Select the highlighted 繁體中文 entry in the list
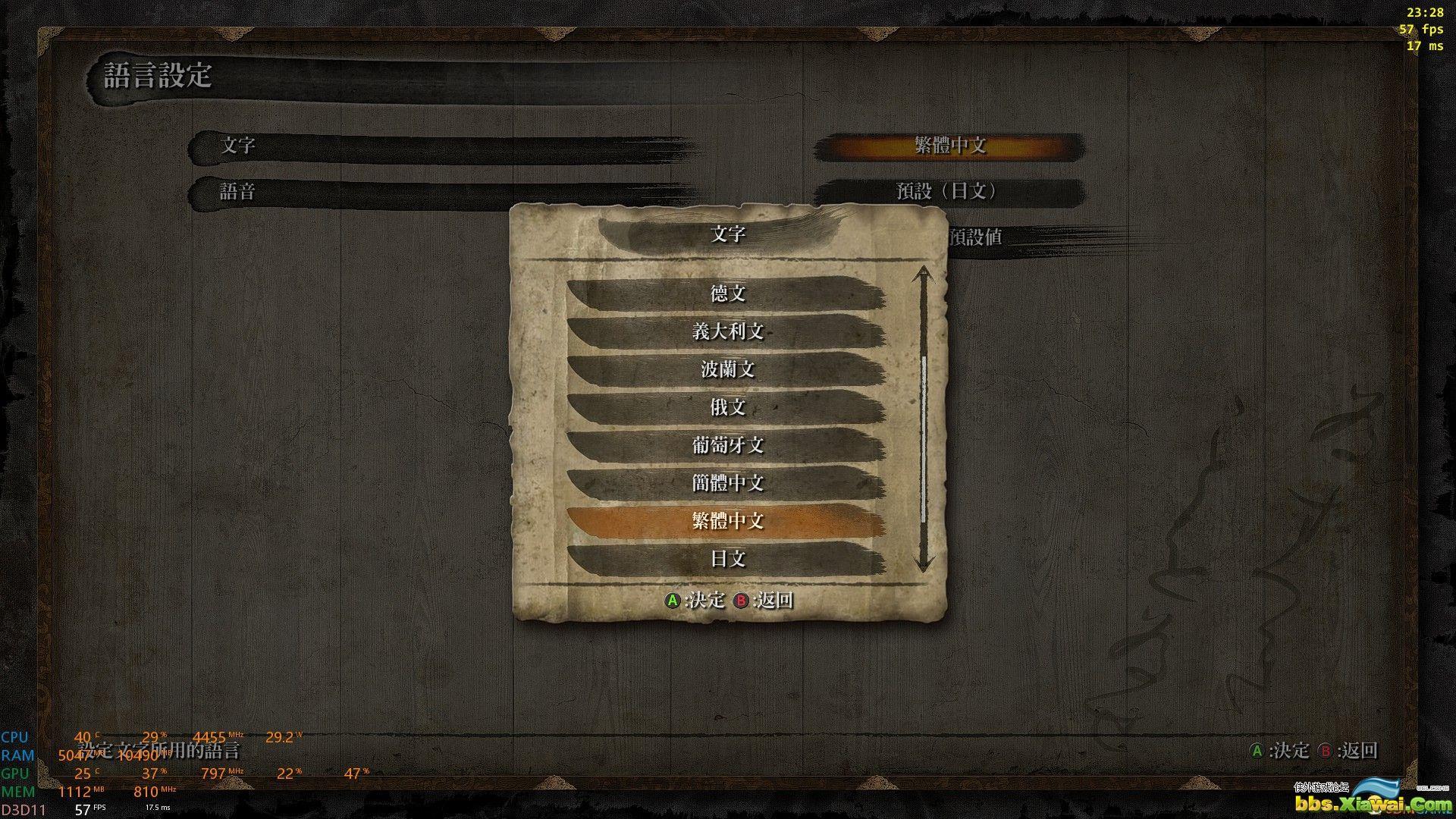This screenshot has width=1456, height=819. [x=726, y=521]
